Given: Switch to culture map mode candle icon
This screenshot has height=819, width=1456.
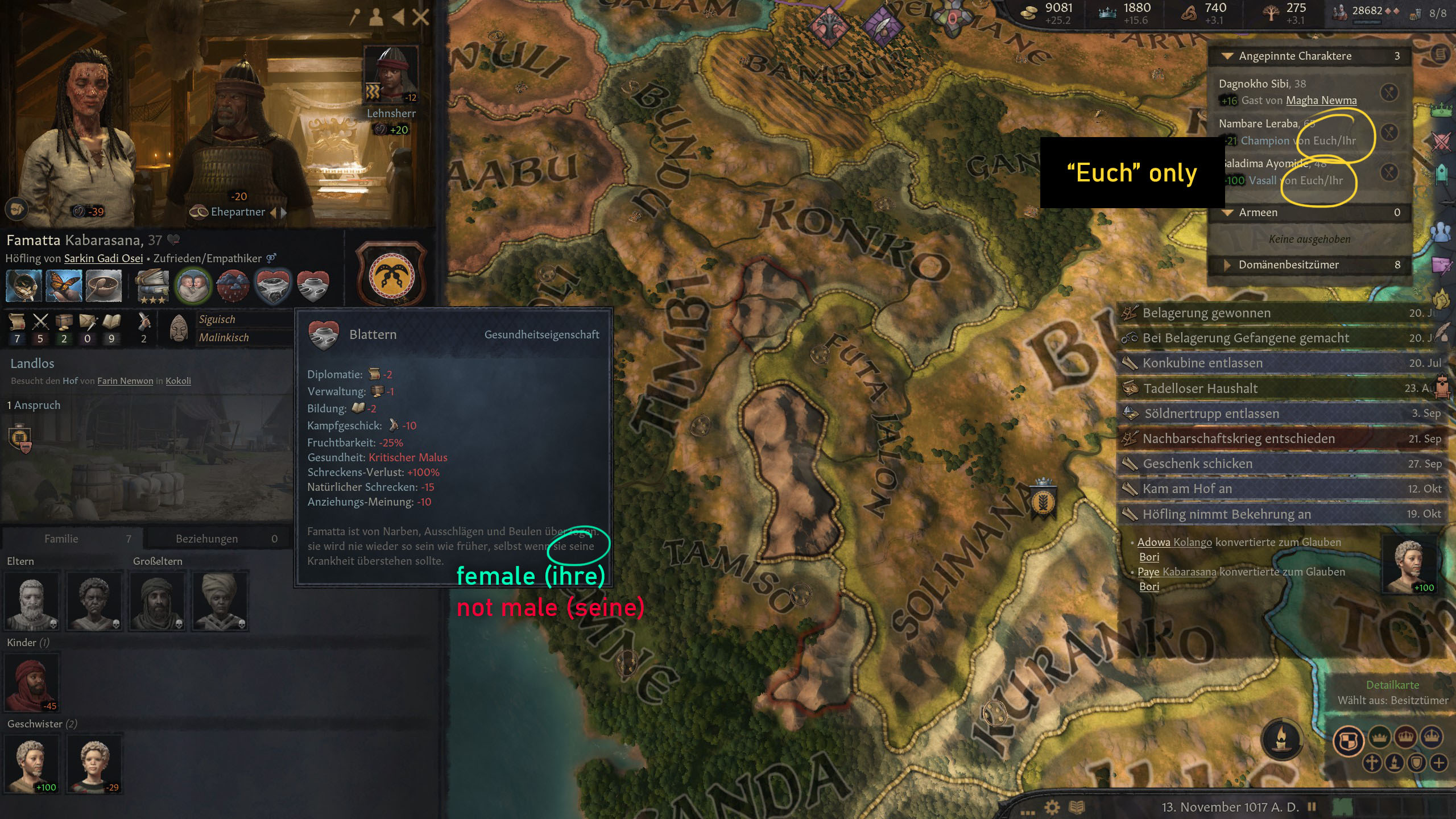Looking at the screenshot, I should pos(1395,764).
